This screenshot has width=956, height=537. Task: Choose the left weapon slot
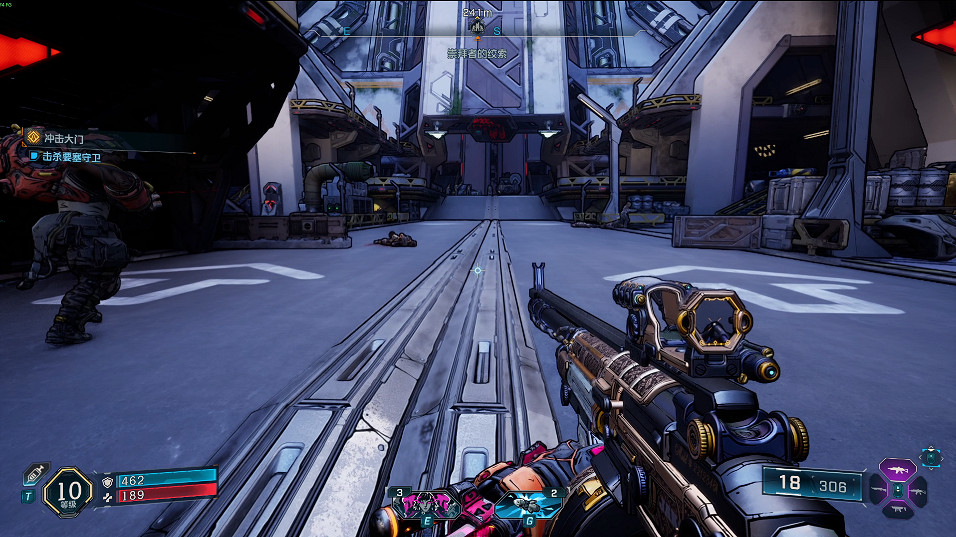click(877, 490)
